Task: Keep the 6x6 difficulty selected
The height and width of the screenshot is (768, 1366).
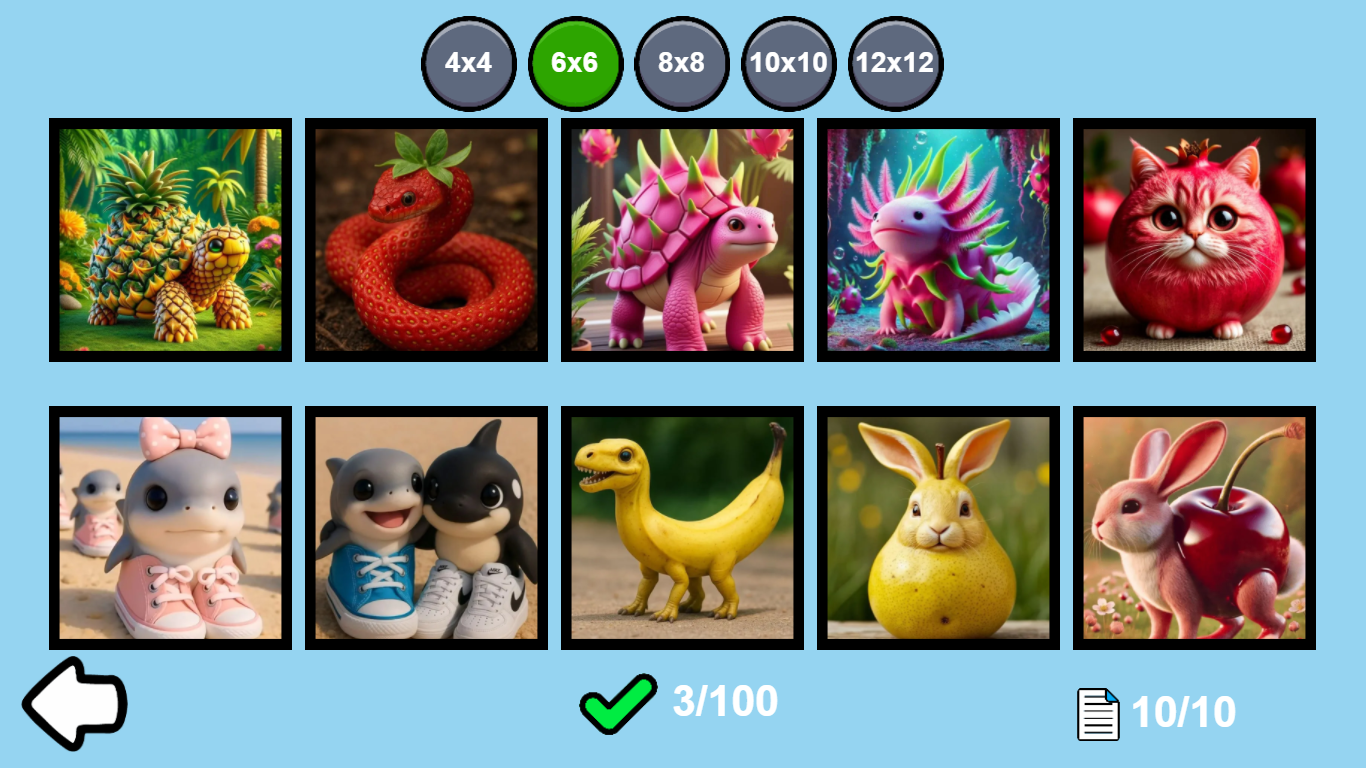Action: coord(575,62)
